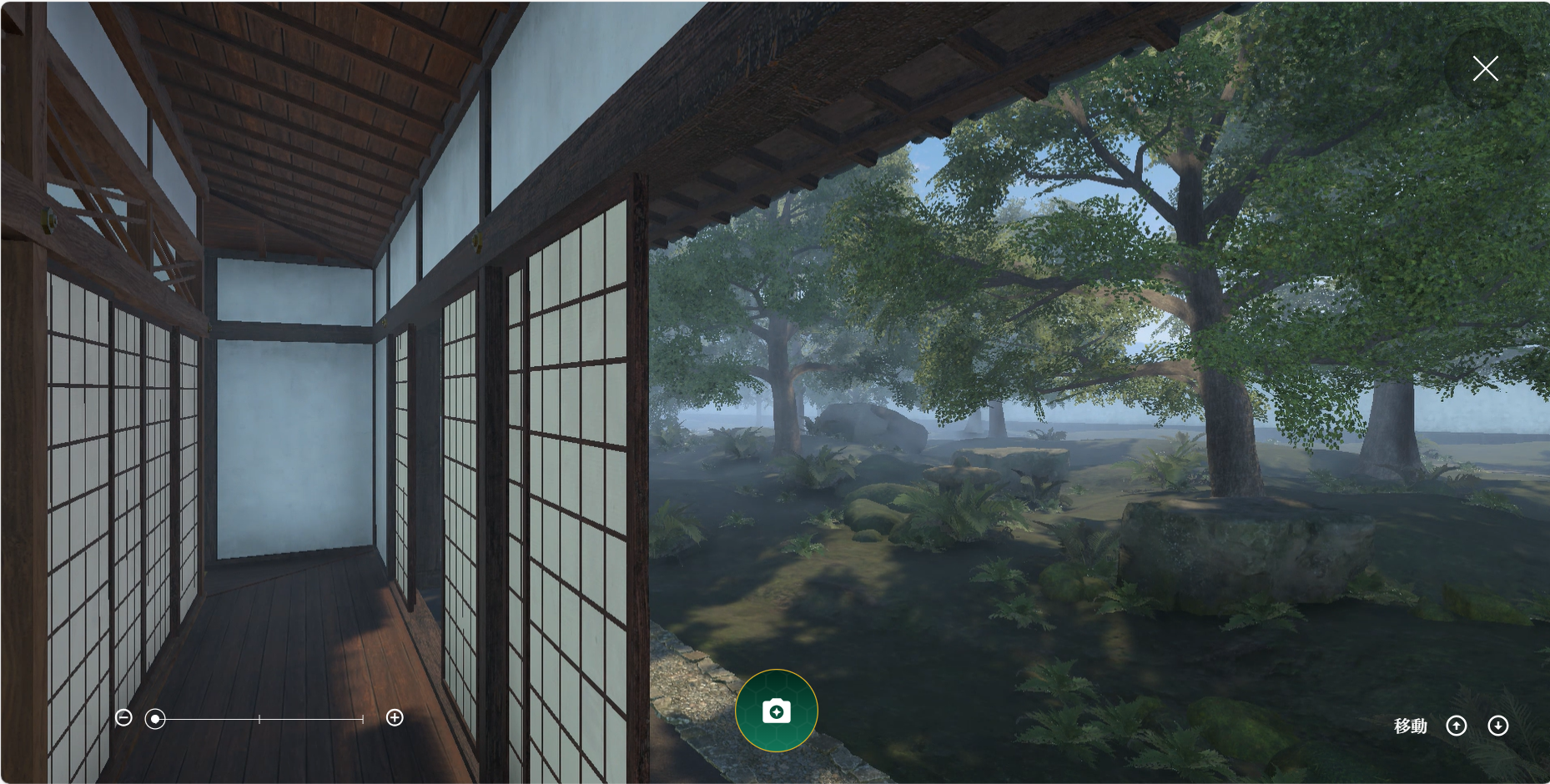This screenshot has width=1550, height=784.
Task: Open the screenshot camera button
Action: tap(776, 711)
